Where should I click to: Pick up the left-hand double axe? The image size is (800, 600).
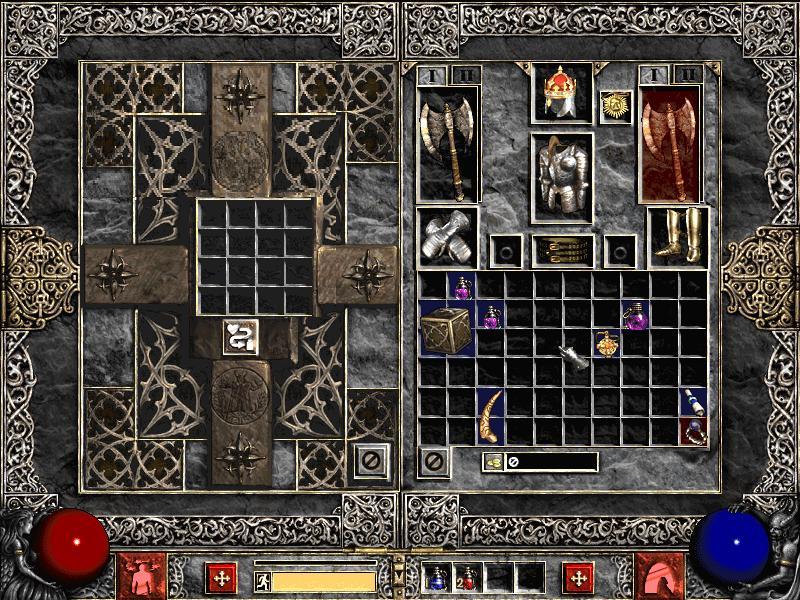(448, 142)
